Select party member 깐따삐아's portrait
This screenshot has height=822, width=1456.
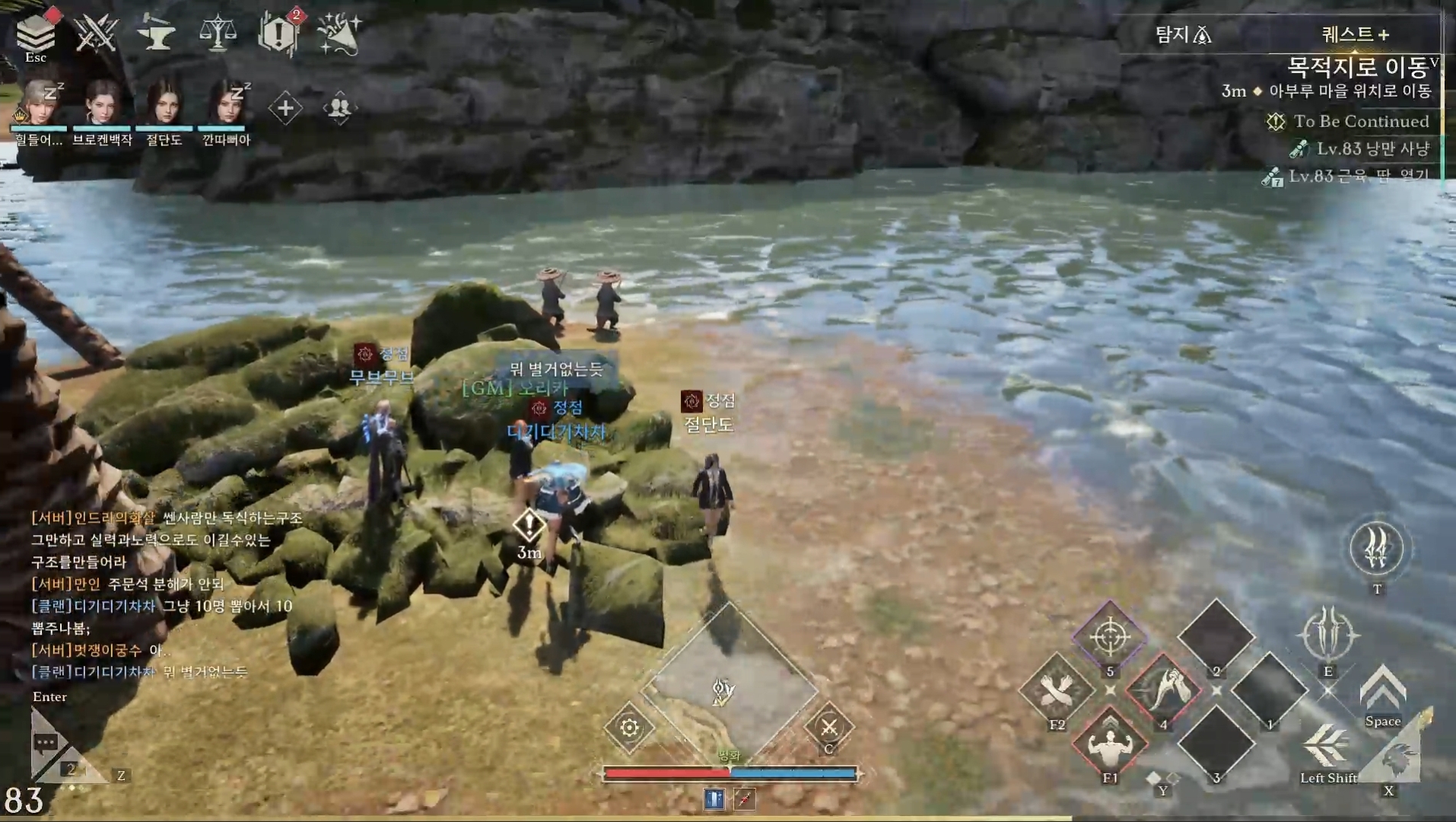(x=226, y=103)
